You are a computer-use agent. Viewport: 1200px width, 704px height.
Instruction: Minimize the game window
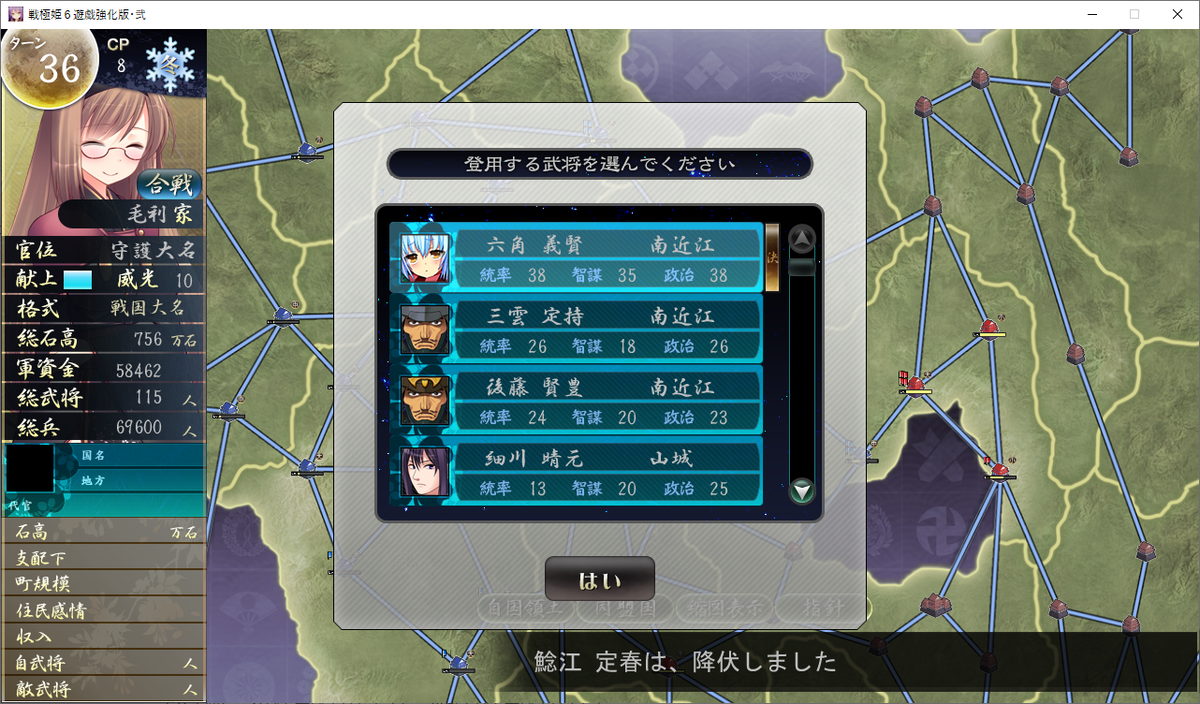tap(1088, 14)
